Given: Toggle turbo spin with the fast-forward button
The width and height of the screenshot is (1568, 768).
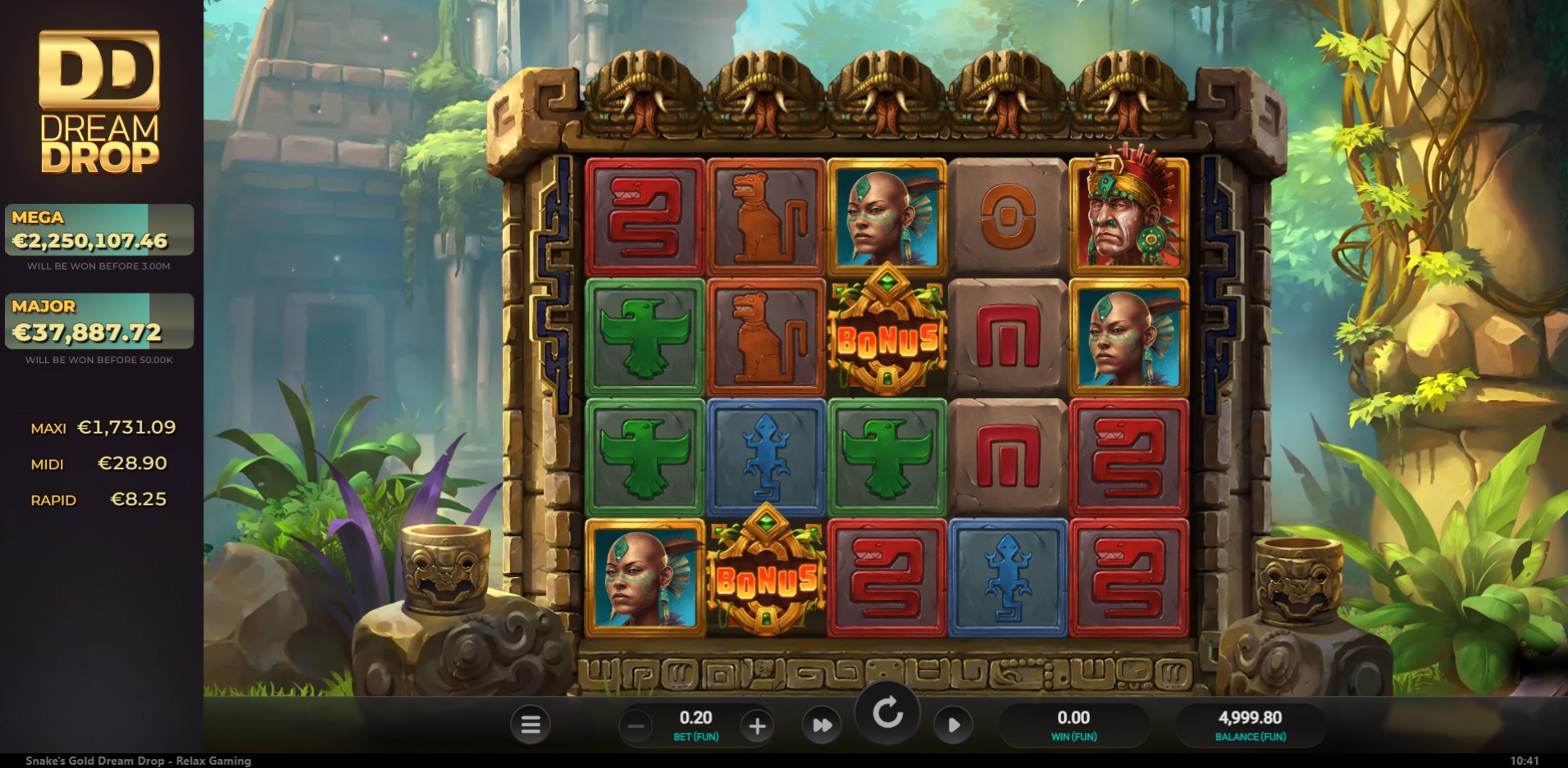Looking at the screenshot, I should pos(822,725).
